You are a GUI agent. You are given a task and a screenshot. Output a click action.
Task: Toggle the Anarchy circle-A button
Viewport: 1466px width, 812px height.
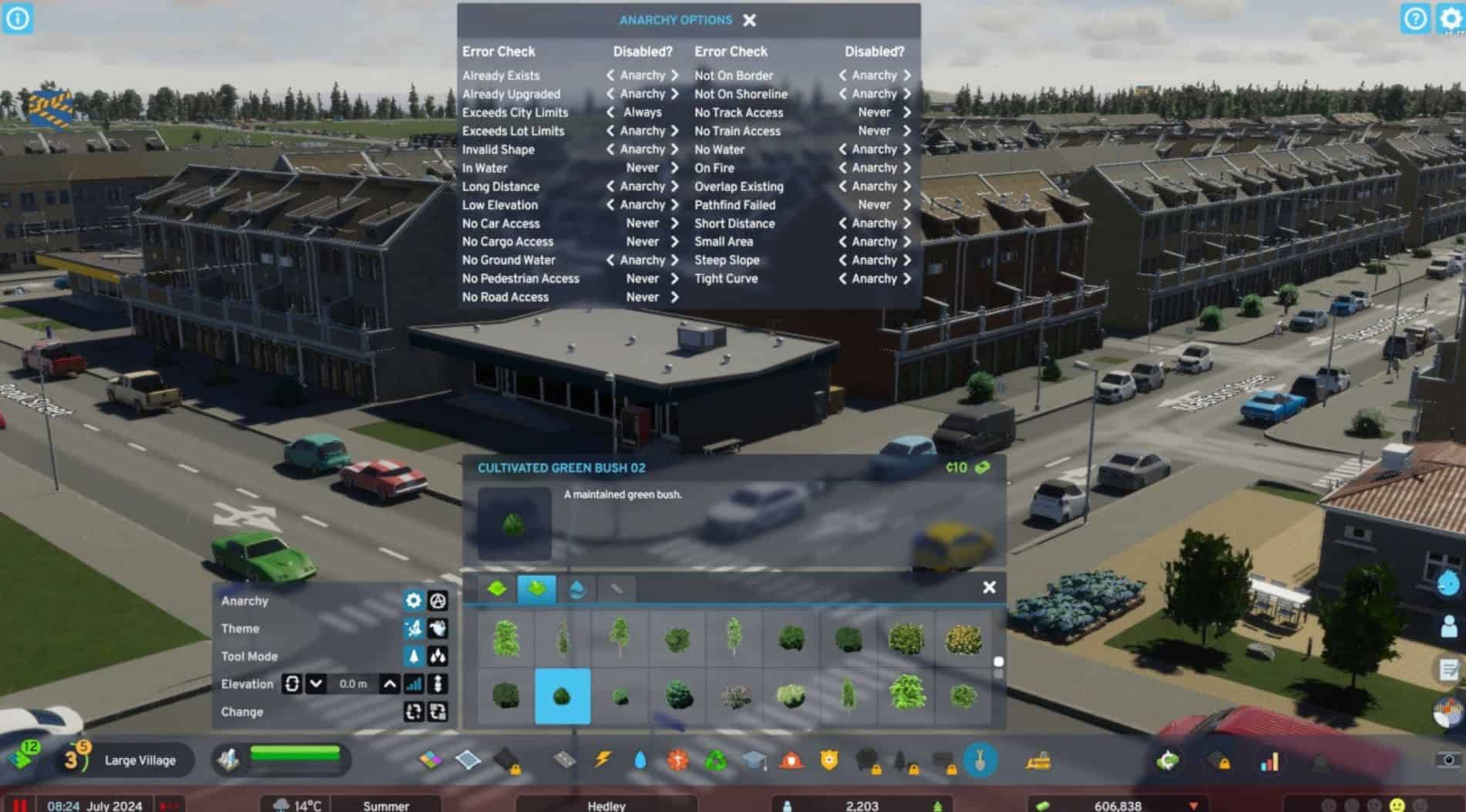tap(438, 601)
